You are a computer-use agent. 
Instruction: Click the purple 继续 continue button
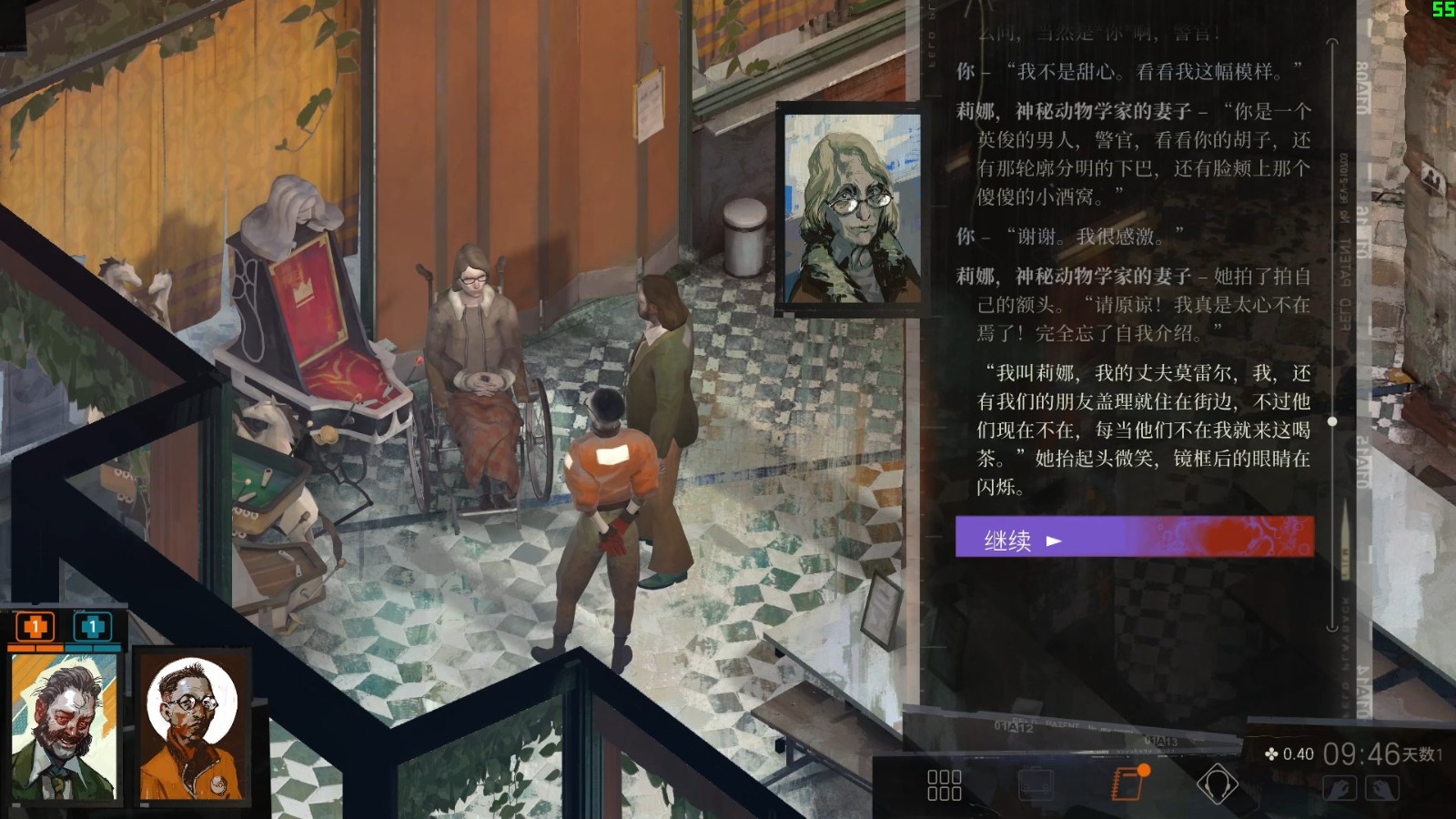(1134, 538)
